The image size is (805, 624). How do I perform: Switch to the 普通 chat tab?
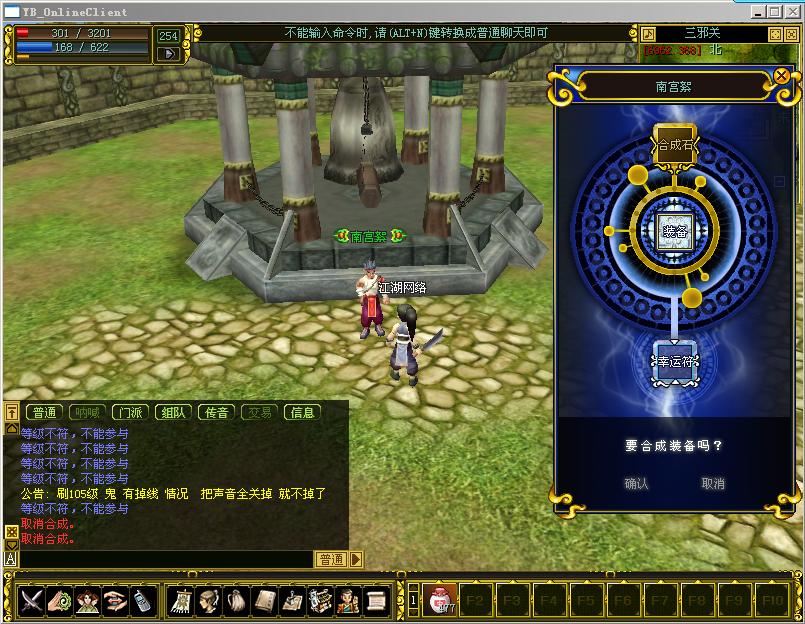[x=44, y=412]
